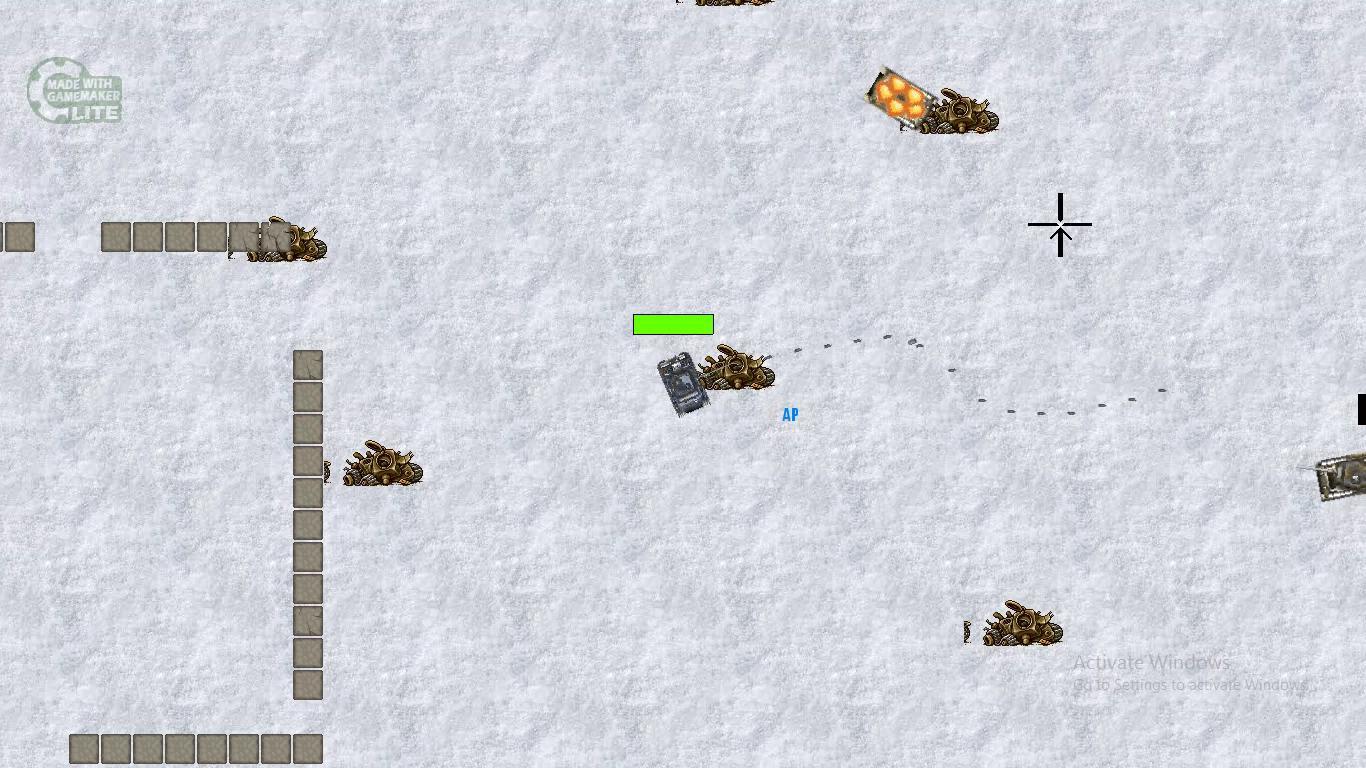Click the flame burst on the rocket truck
Image resolution: width=1366 pixels, height=768 pixels.
(x=900, y=98)
